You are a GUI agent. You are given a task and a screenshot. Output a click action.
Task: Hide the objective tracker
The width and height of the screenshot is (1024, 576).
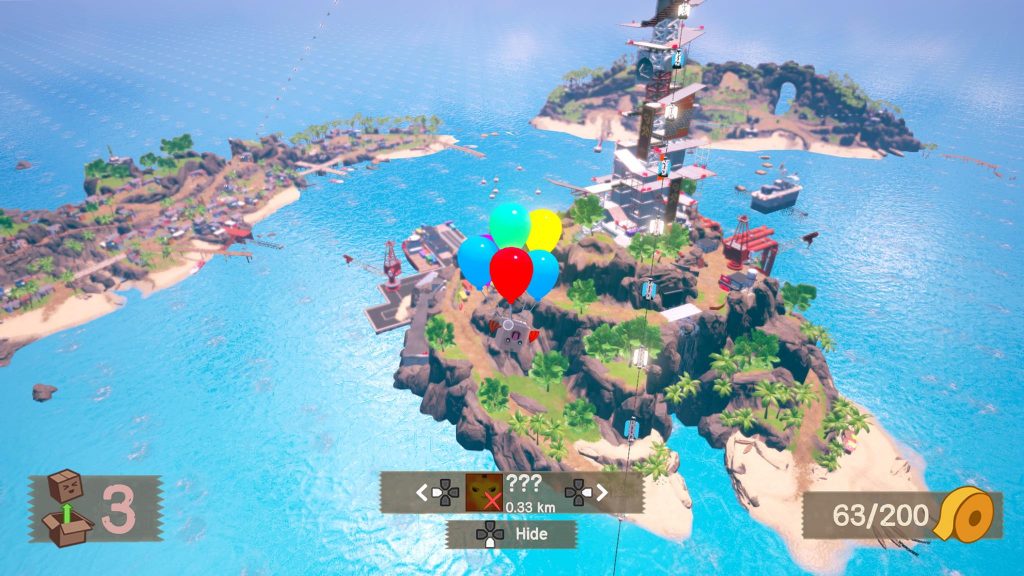[511, 534]
